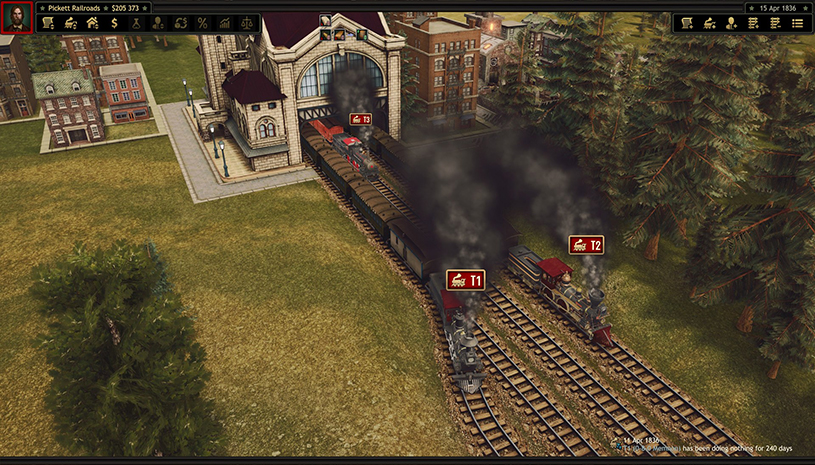This screenshot has height=465, width=815.
Task: Open the bulleted list menu icon
Action: [x=797, y=23]
